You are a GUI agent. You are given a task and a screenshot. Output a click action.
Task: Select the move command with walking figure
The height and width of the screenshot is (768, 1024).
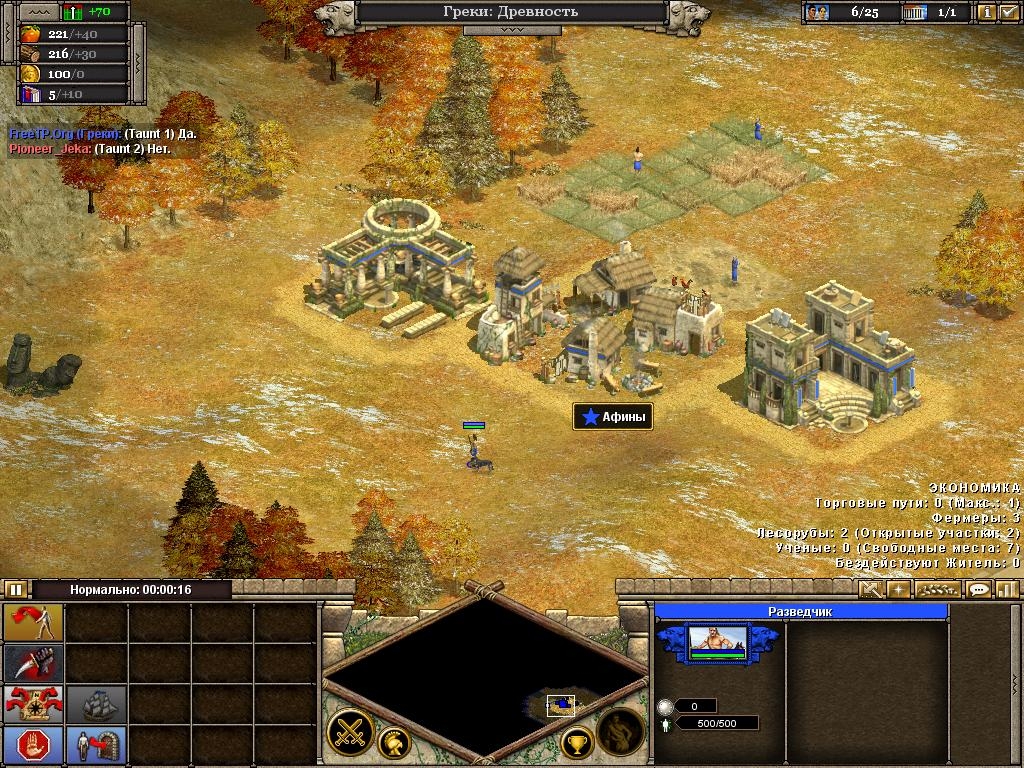(x=34, y=622)
